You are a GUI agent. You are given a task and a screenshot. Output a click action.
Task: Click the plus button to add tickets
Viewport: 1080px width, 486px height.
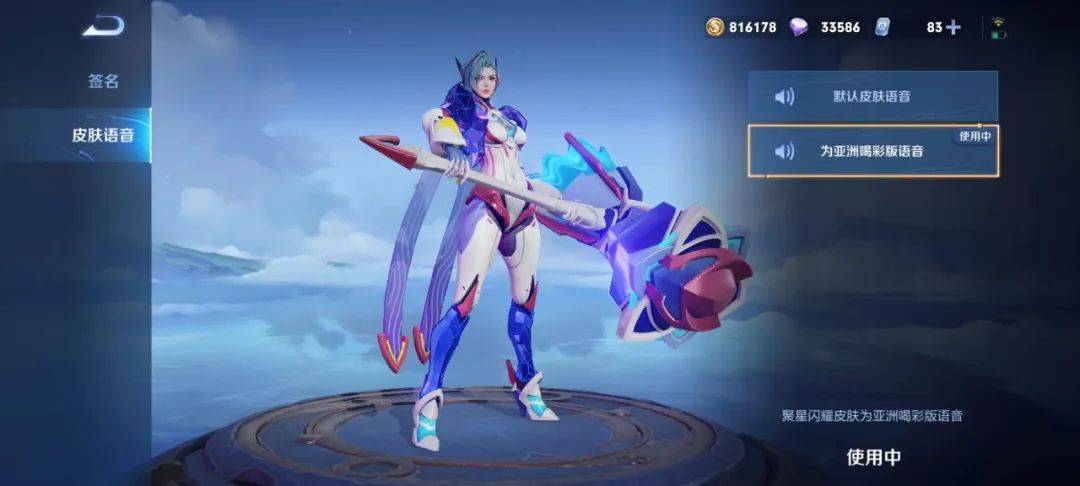coord(953,27)
